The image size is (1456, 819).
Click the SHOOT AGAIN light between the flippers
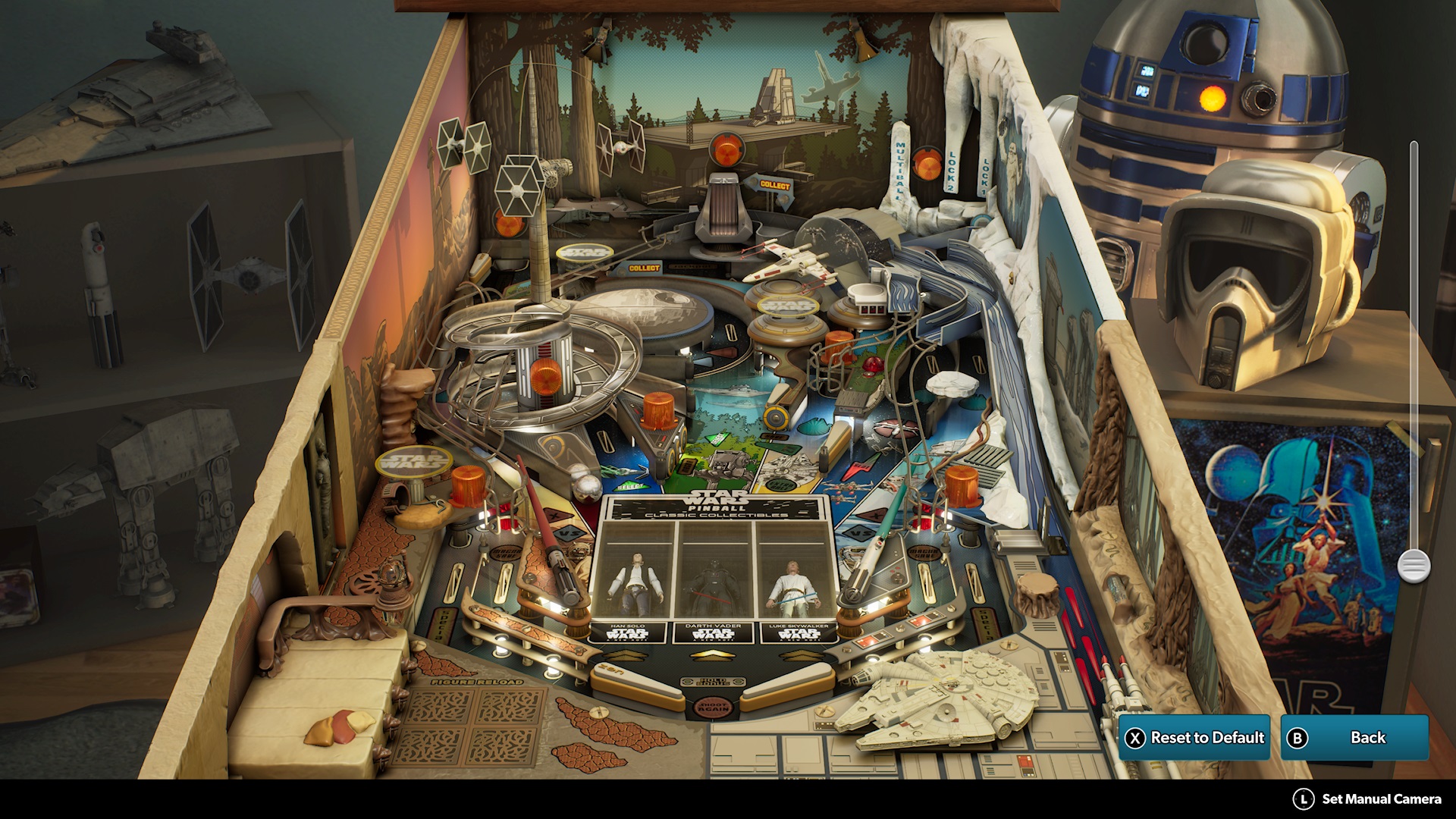pos(714,708)
